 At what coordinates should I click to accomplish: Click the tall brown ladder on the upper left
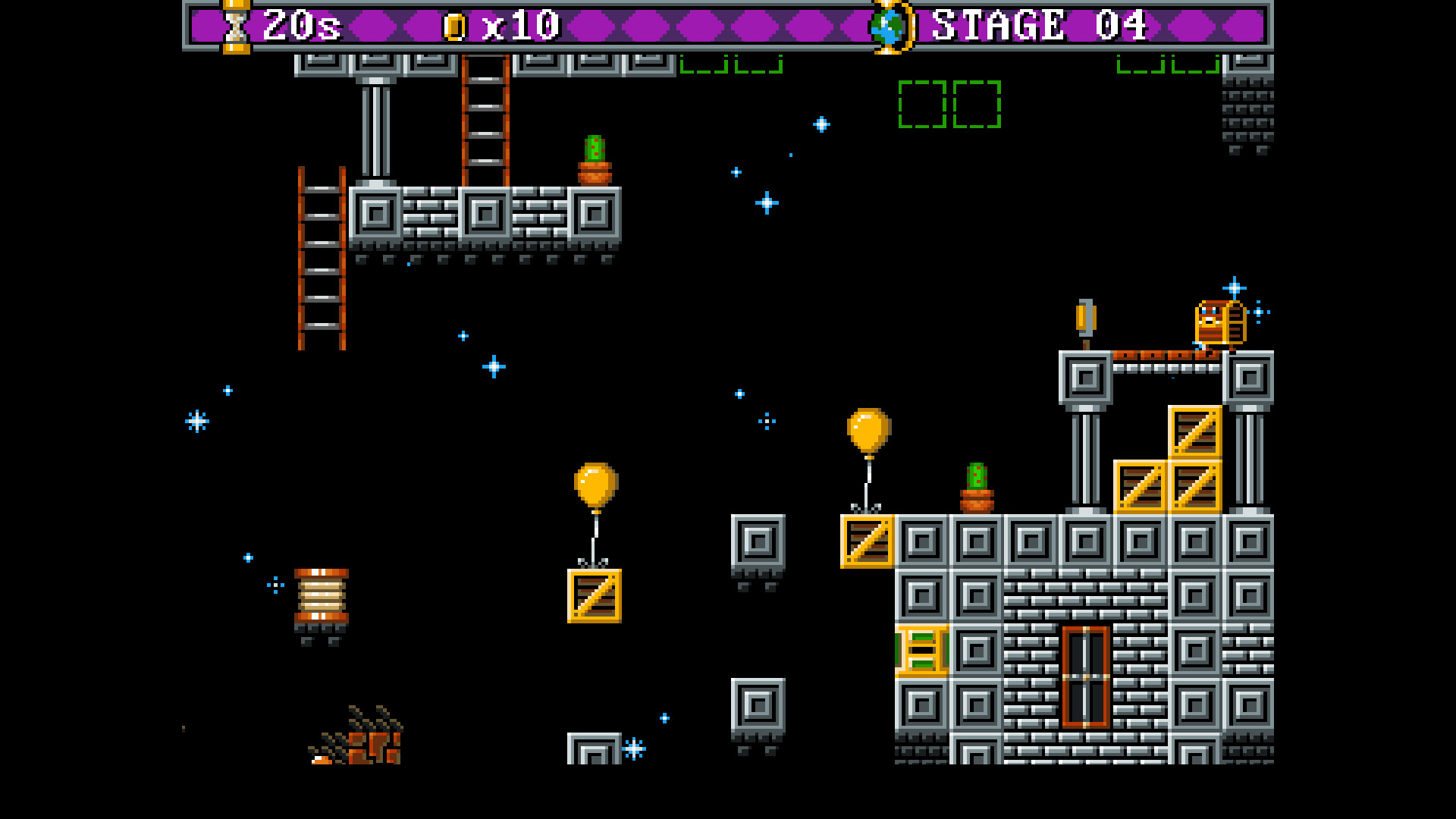(x=322, y=258)
